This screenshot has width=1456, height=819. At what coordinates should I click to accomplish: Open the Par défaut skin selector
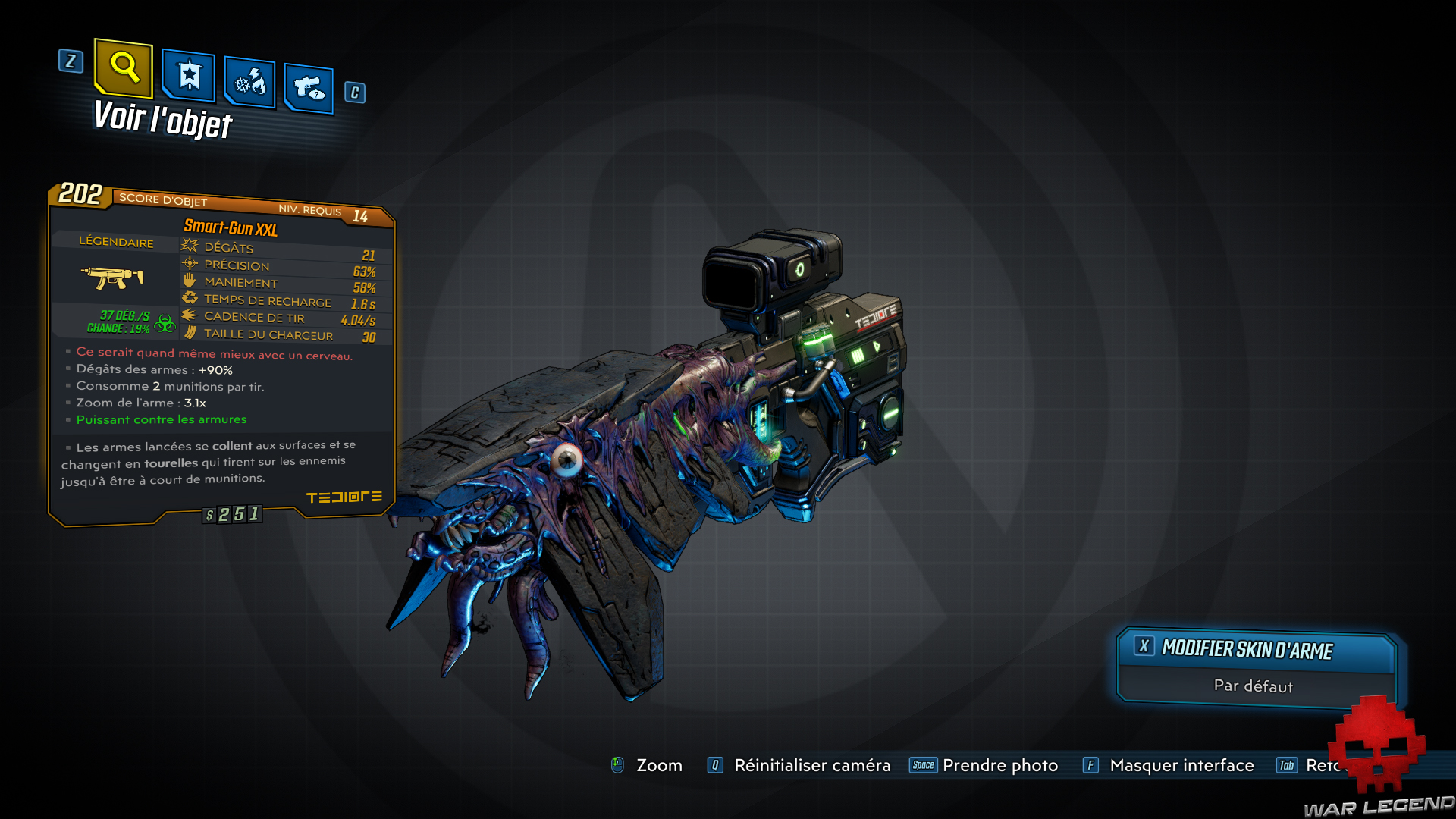point(1253,686)
